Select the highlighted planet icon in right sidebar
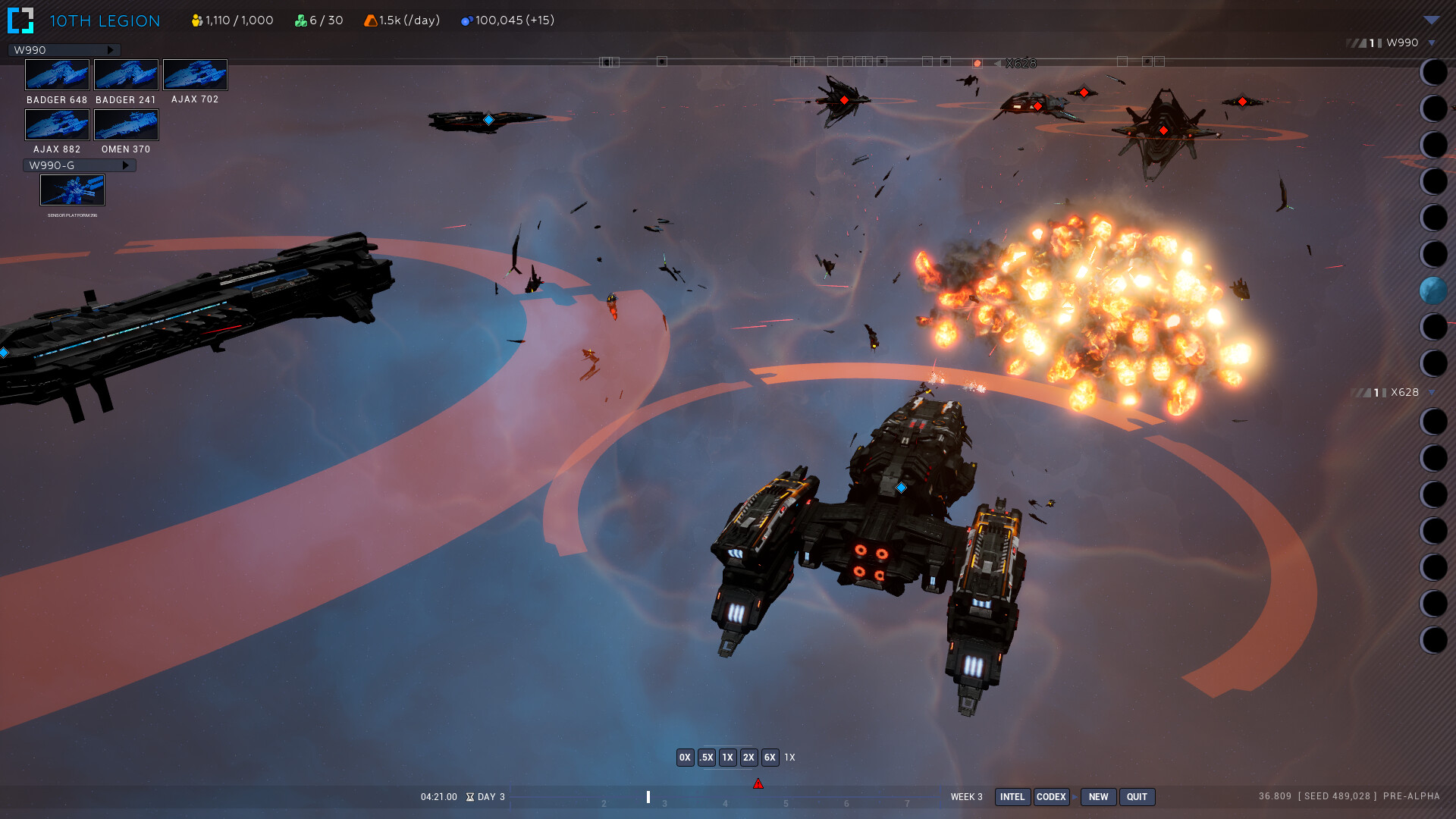The image size is (1456, 819). point(1434,290)
